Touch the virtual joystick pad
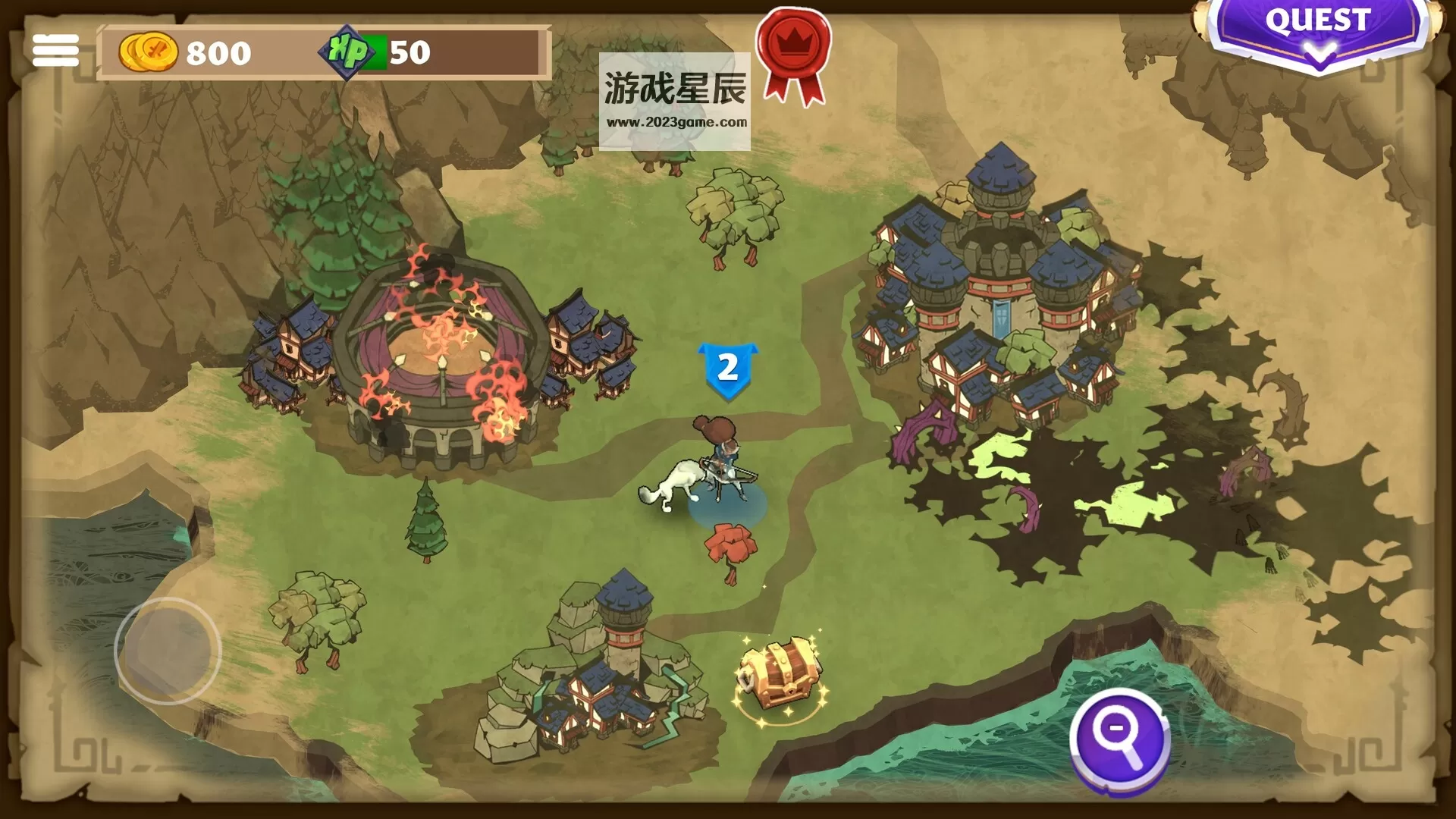The width and height of the screenshot is (1456, 819). pos(168,651)
